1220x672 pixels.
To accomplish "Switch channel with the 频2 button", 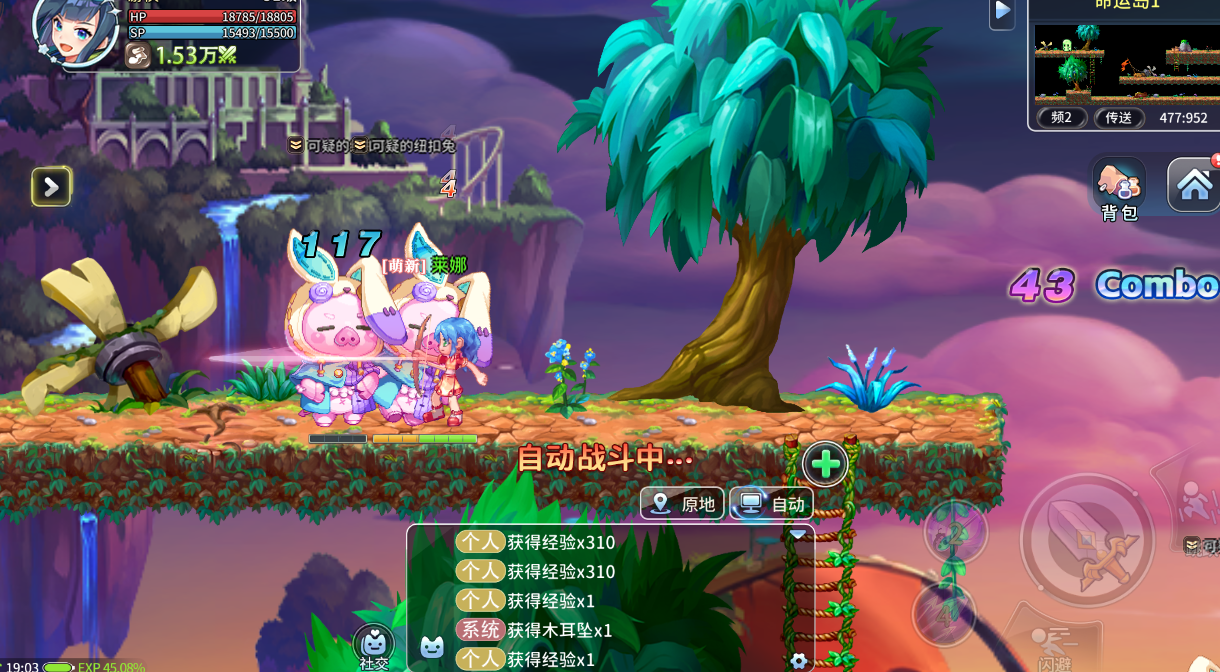I will (1062, 118).
